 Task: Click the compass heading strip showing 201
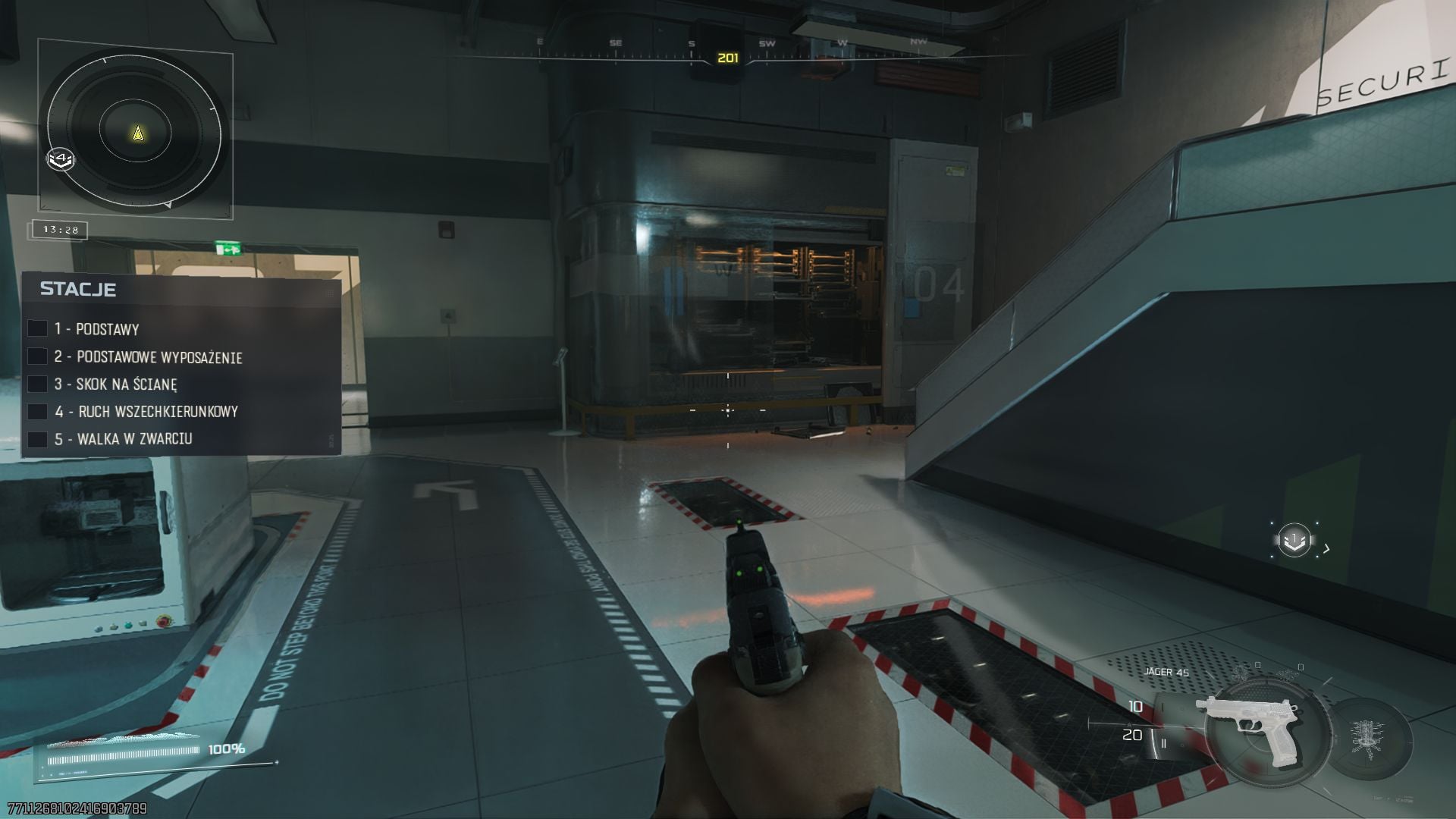coord(727,57)
